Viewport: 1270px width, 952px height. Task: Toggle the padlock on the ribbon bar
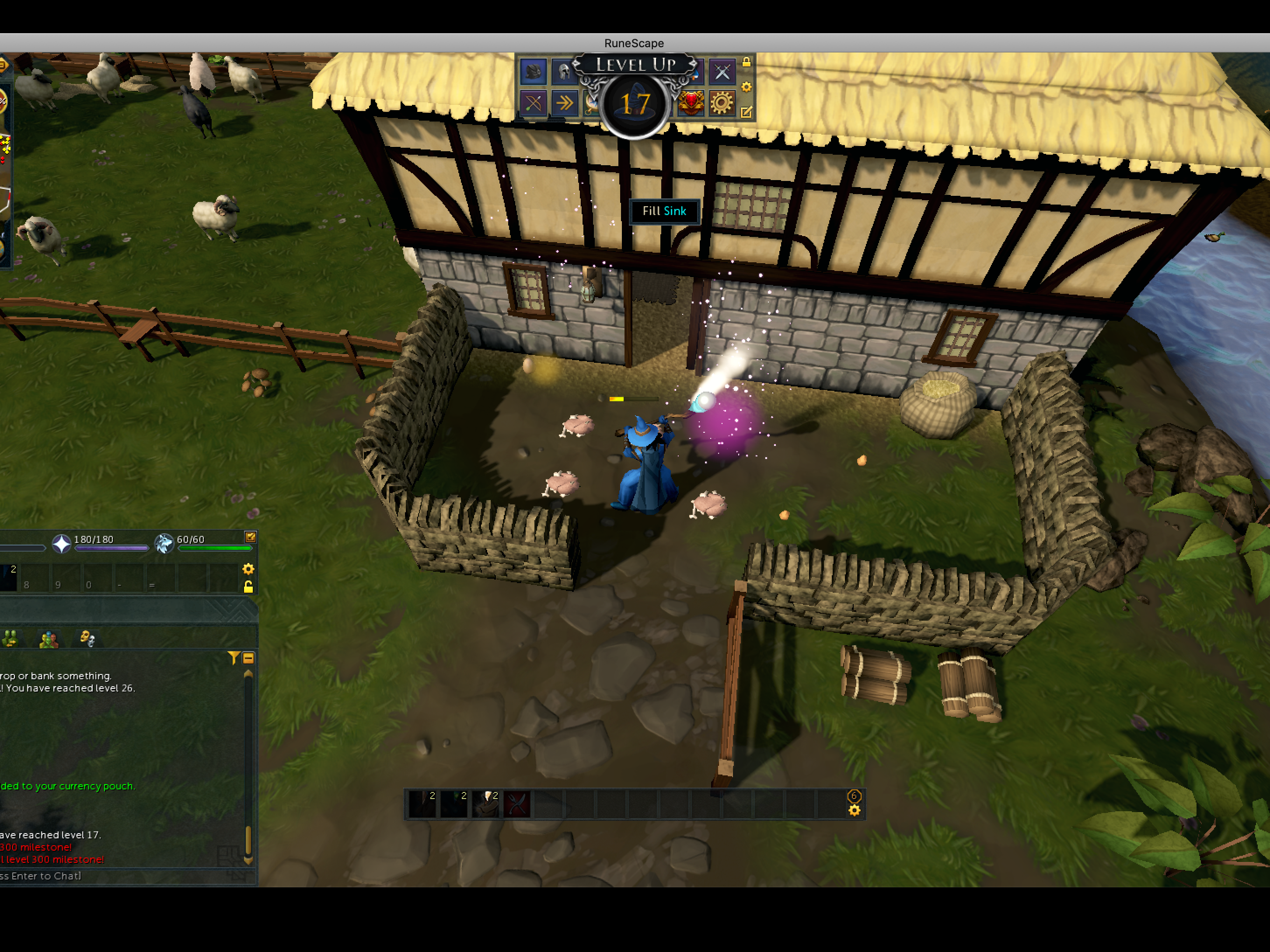(747, 62)
